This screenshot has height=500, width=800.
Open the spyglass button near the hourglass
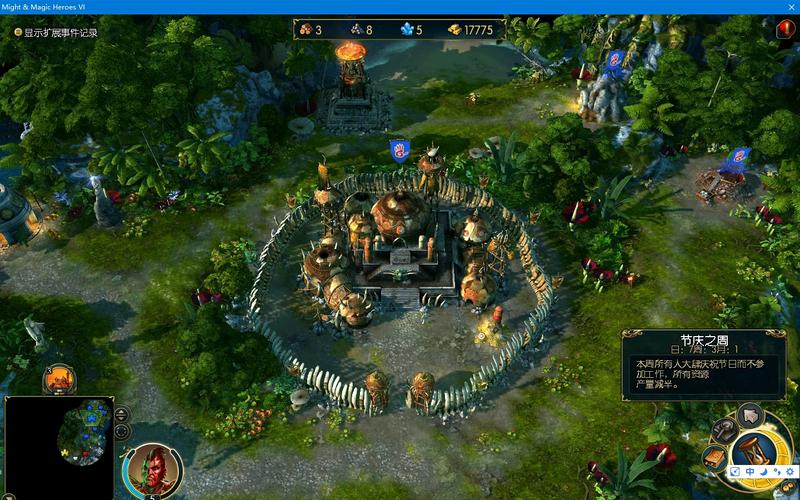(x=724, y=431)
